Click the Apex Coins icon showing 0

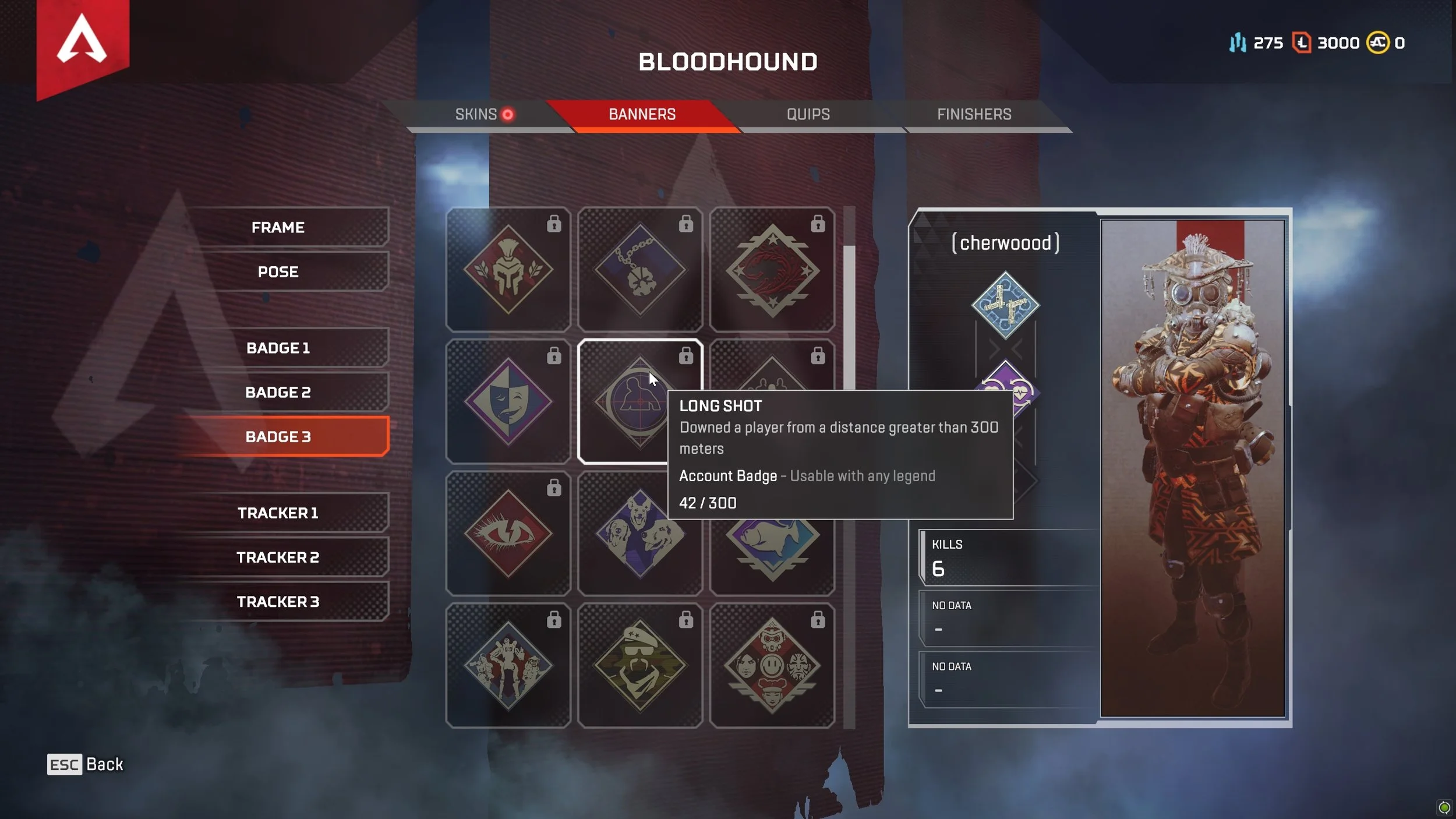(x=1378, y=43)
